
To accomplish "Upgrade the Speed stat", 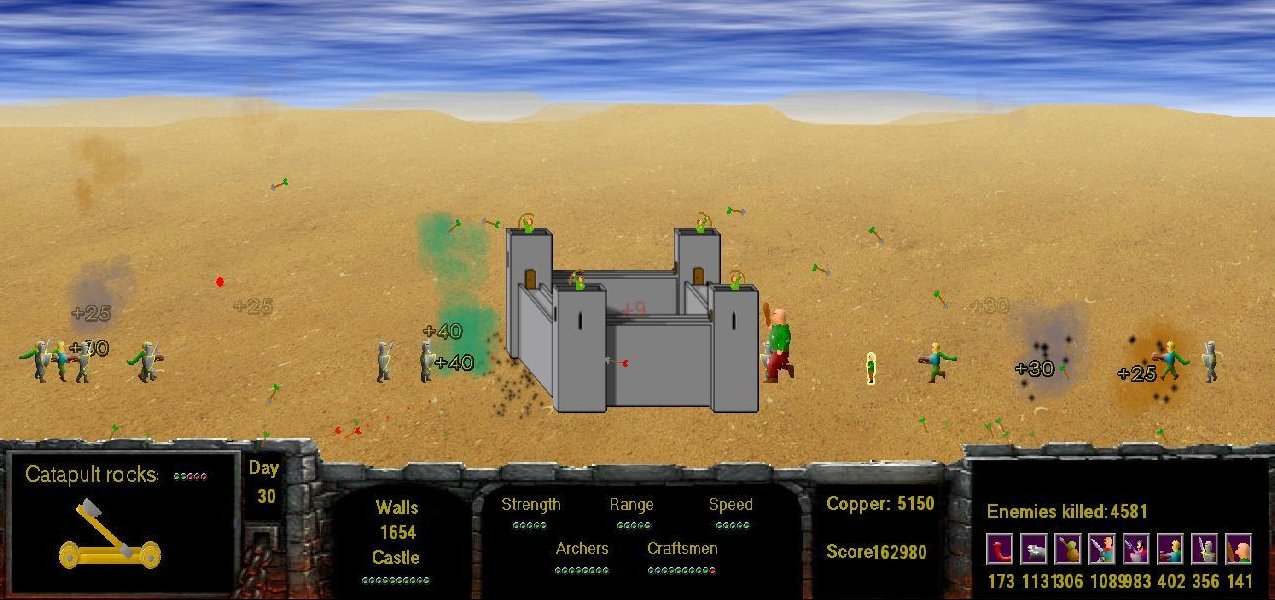I will (730, 505).
